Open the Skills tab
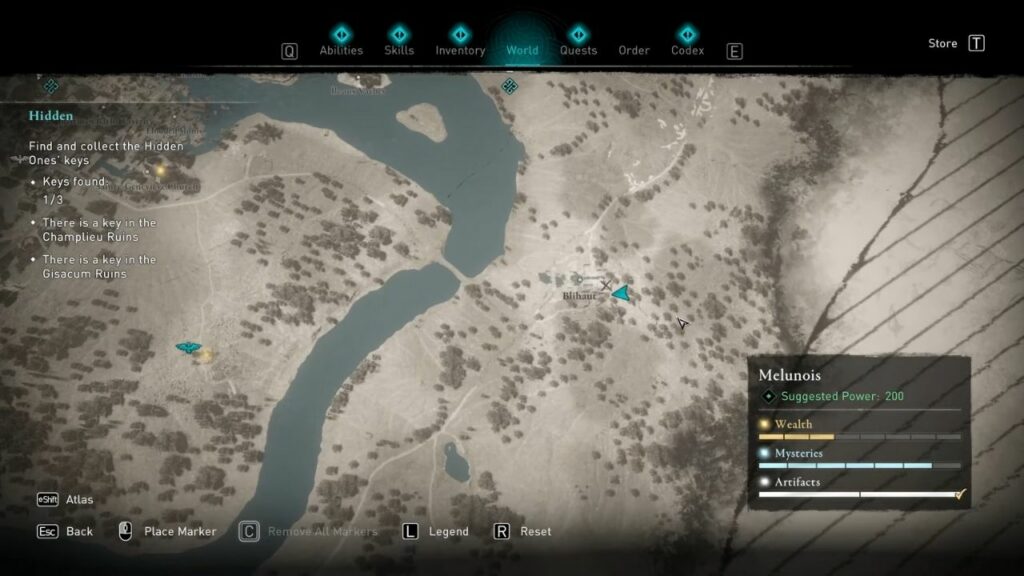Image resolution: width=1024 pixels, height=576 pixels. (x=400, y=50)
